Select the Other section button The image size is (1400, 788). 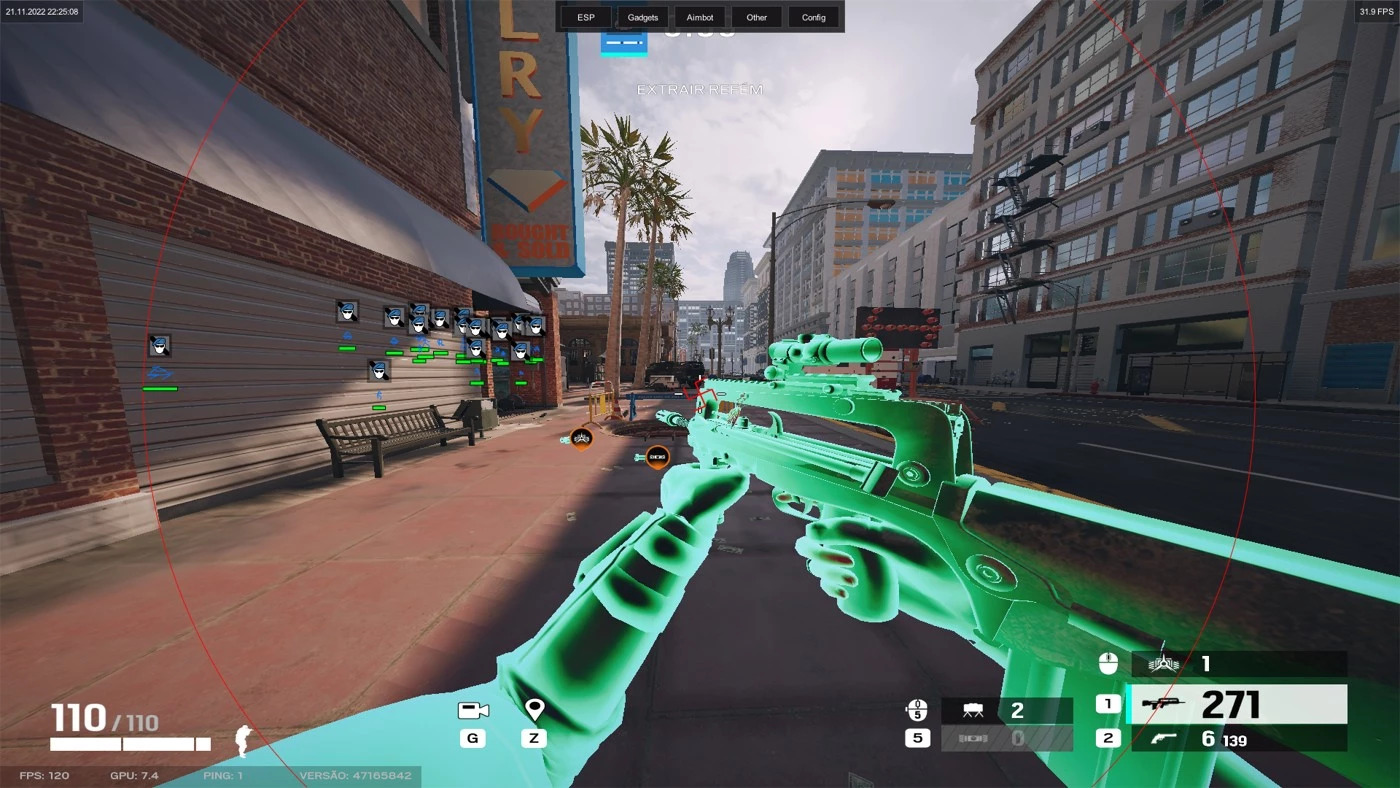coord(757,17)
